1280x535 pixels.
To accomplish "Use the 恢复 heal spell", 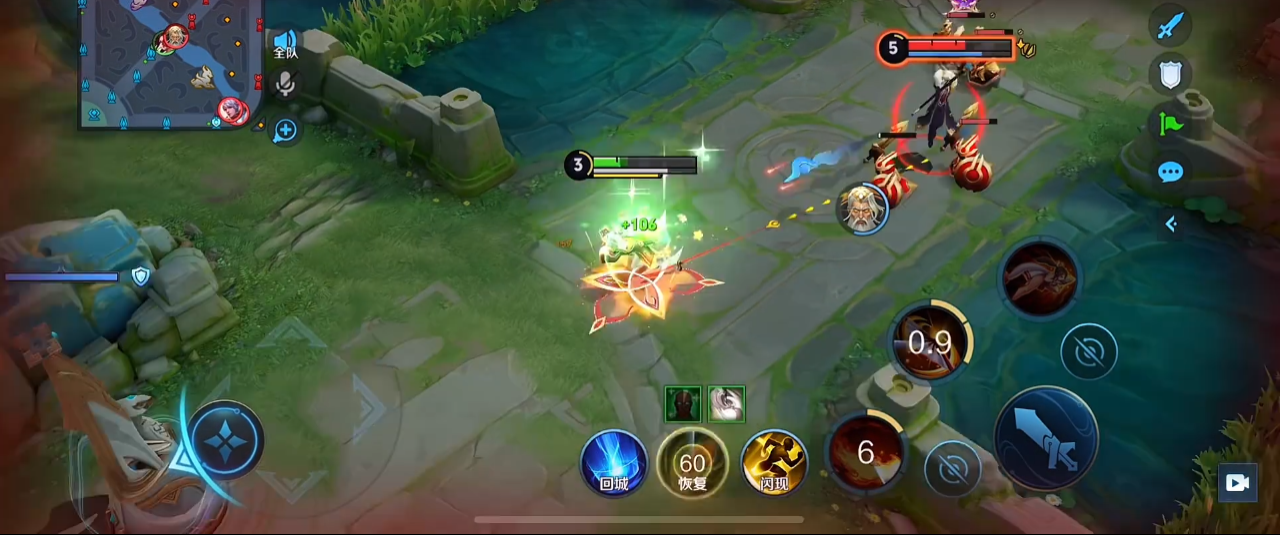I will pos(692,463).
